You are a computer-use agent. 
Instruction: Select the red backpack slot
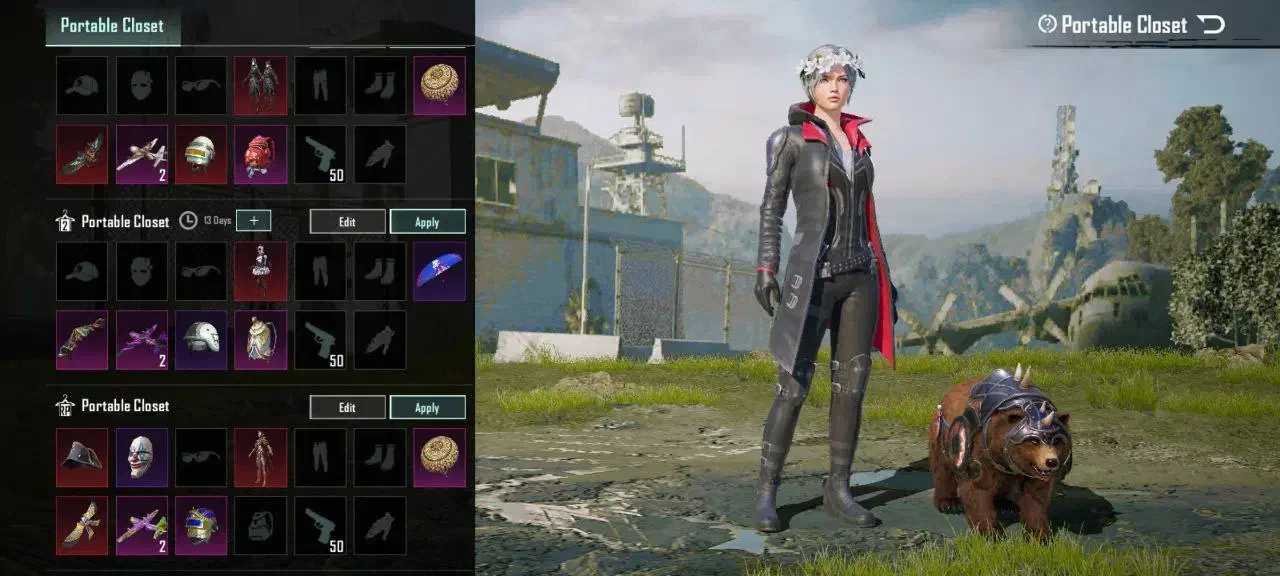261,154
